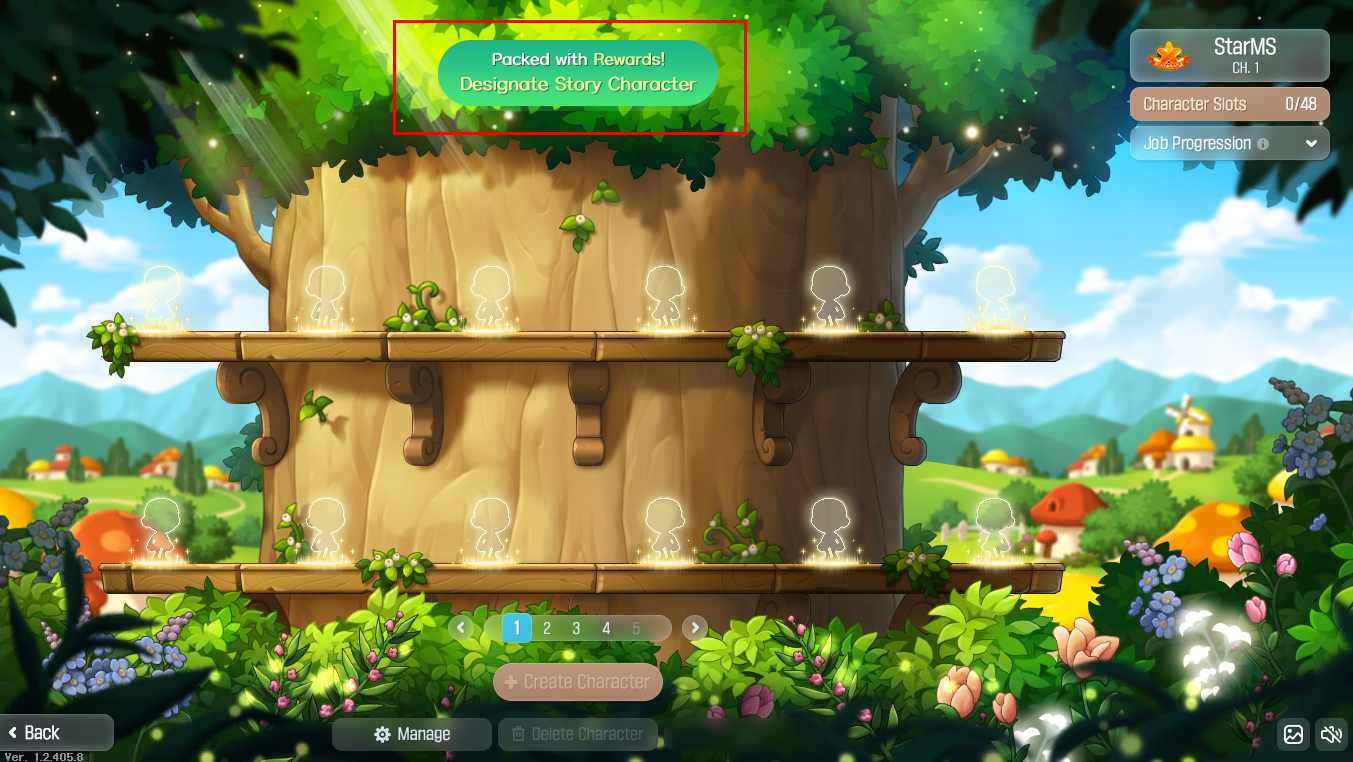Click the StarMS world emblem icon
This screenshot has width=1353, height=762.
1168,55
